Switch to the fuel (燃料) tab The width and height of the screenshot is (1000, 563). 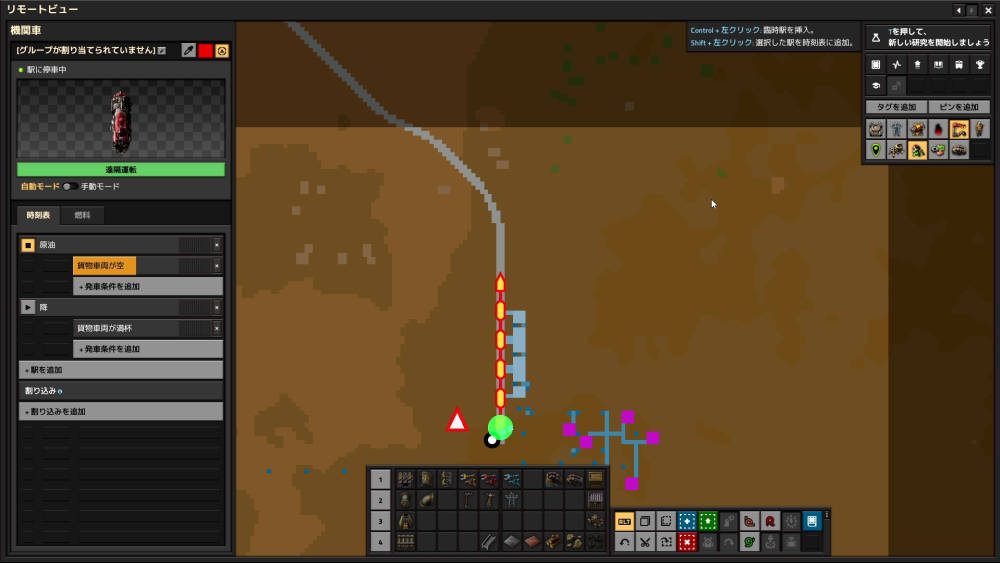click(82, 215)
